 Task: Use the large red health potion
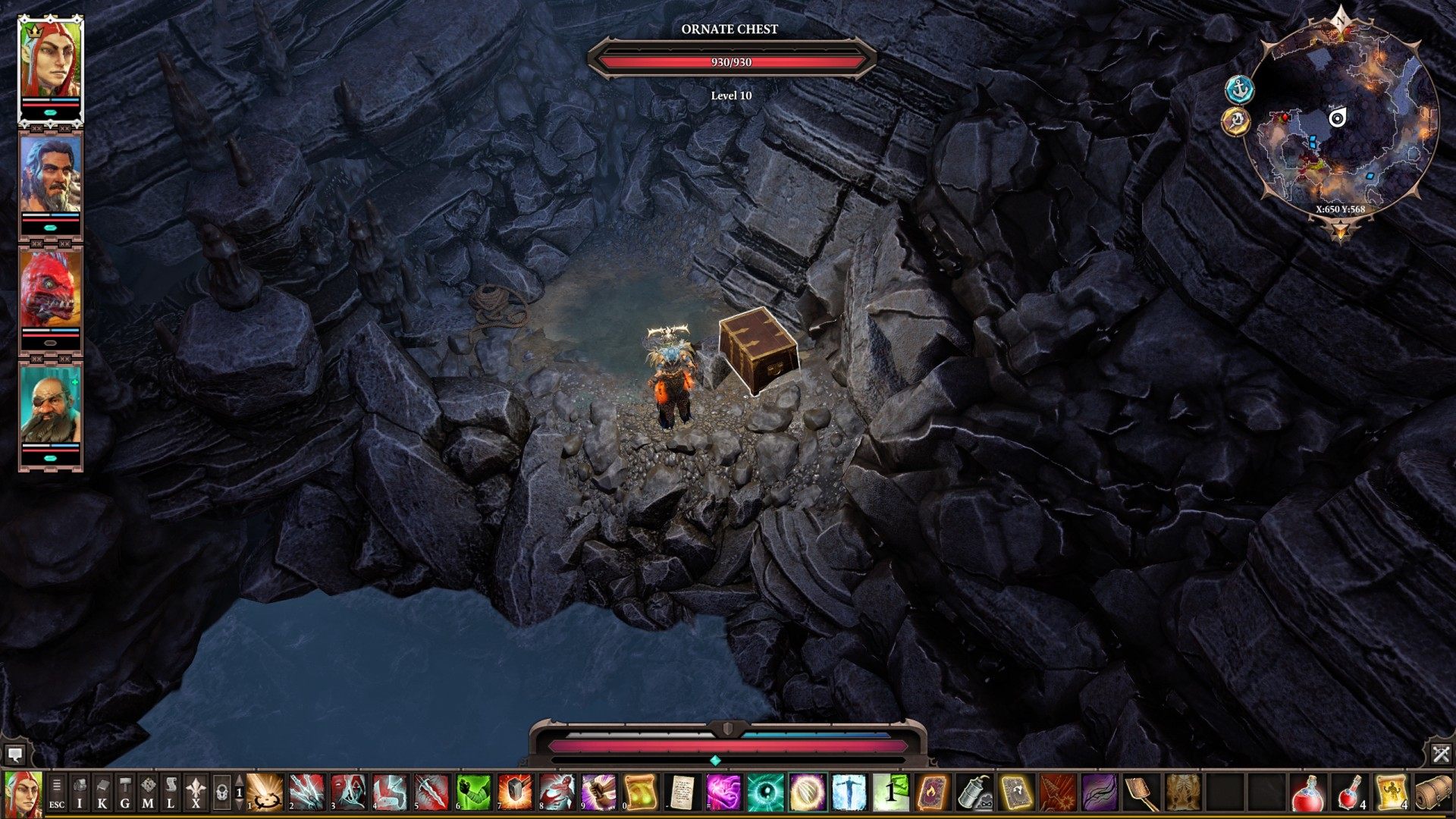(x=1308, y=792)
